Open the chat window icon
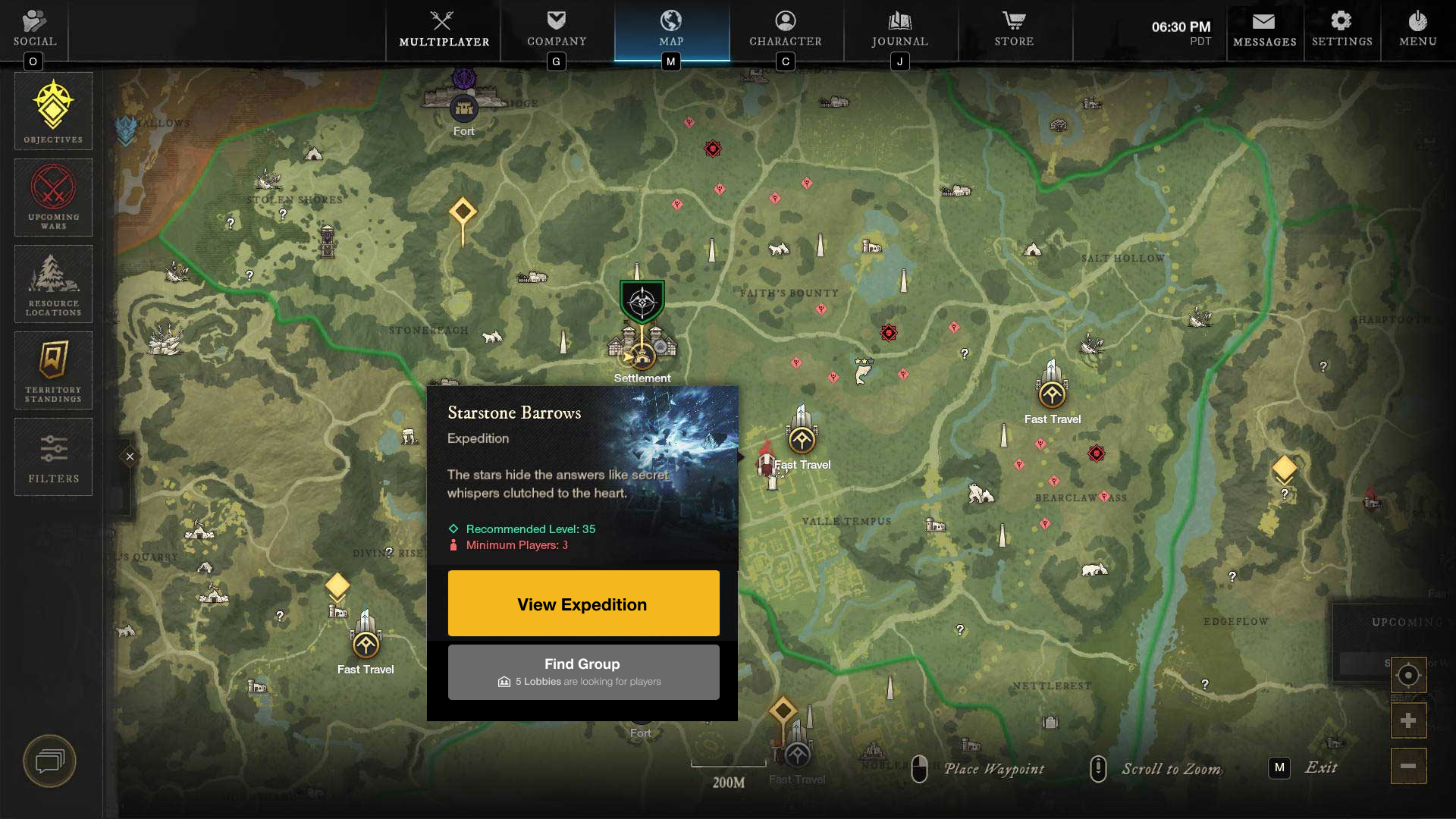 click(50, 761)
